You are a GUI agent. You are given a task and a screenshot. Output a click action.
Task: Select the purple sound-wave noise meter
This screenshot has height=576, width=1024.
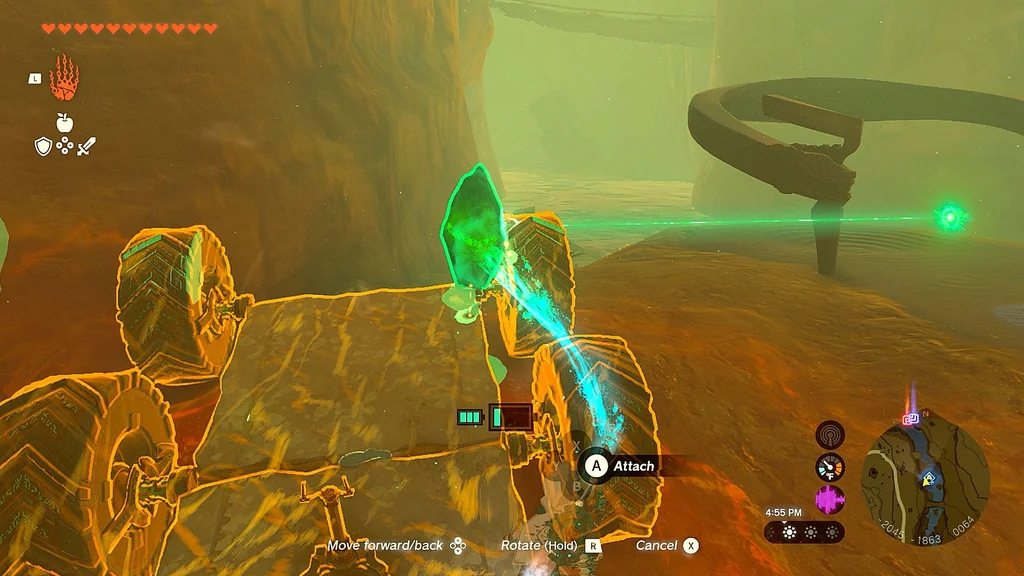830,498
